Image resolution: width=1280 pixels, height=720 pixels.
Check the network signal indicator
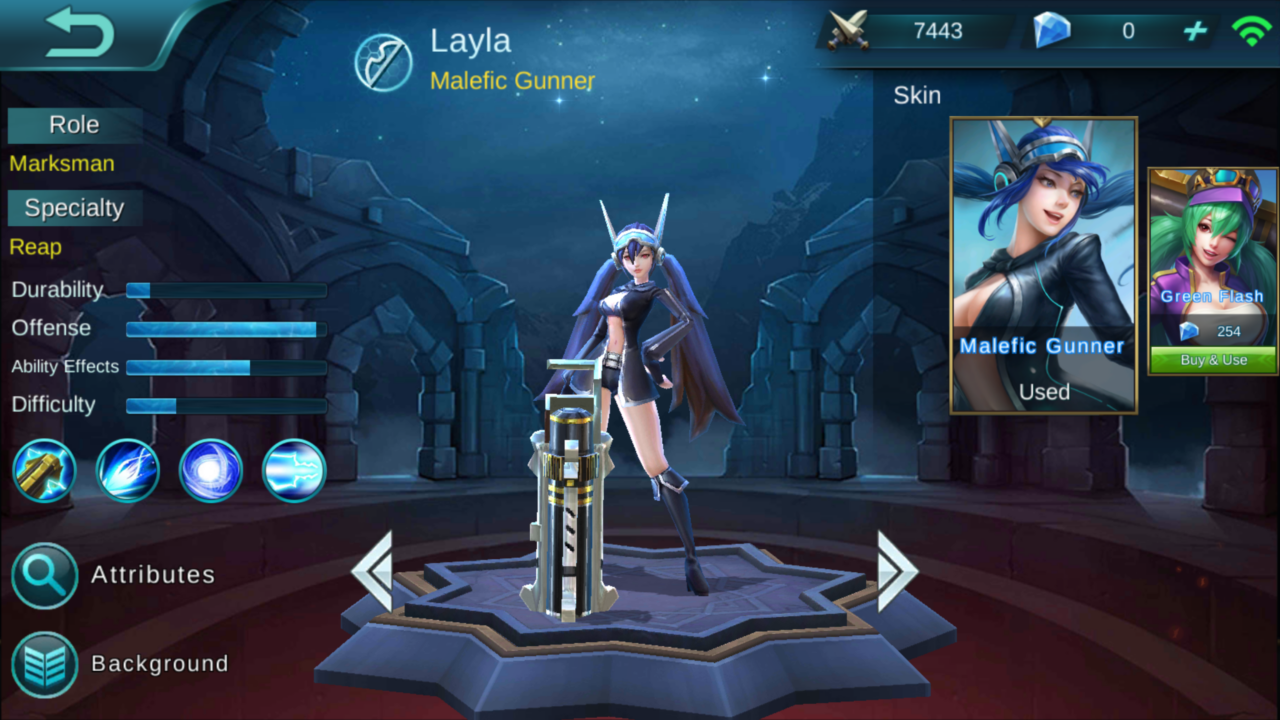(1253, 31)
